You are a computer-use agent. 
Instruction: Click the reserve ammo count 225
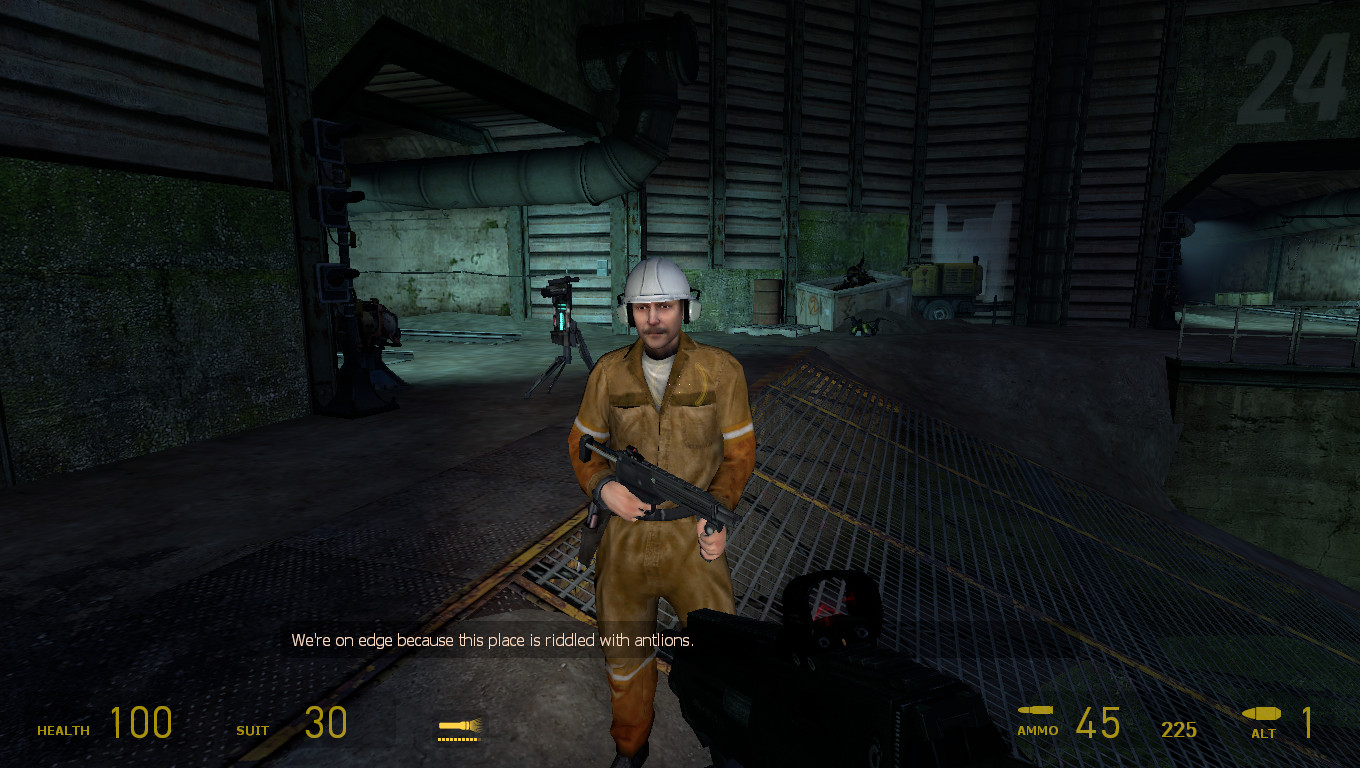[1179, 730]
